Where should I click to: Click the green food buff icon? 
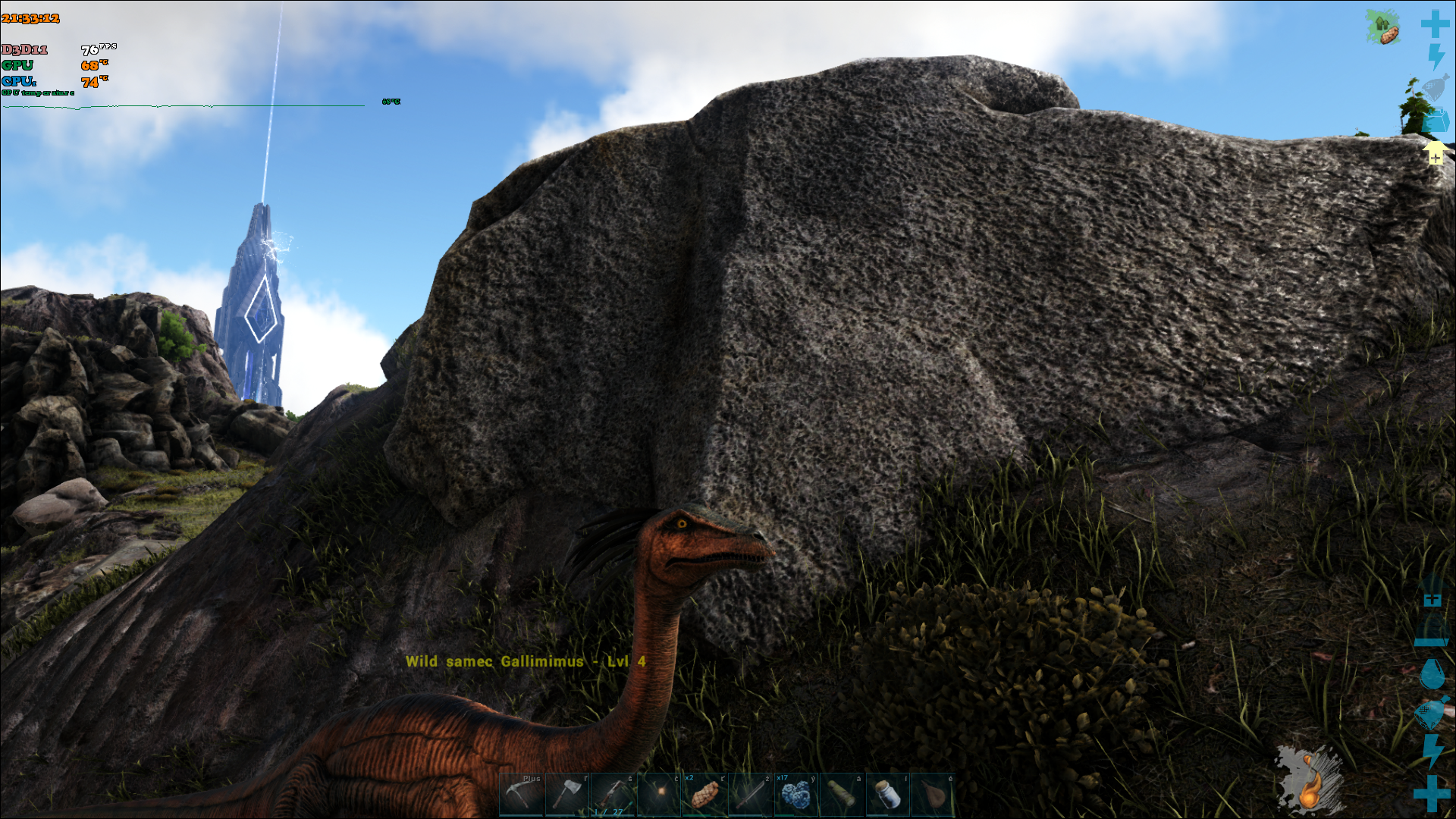(1383, 27)
